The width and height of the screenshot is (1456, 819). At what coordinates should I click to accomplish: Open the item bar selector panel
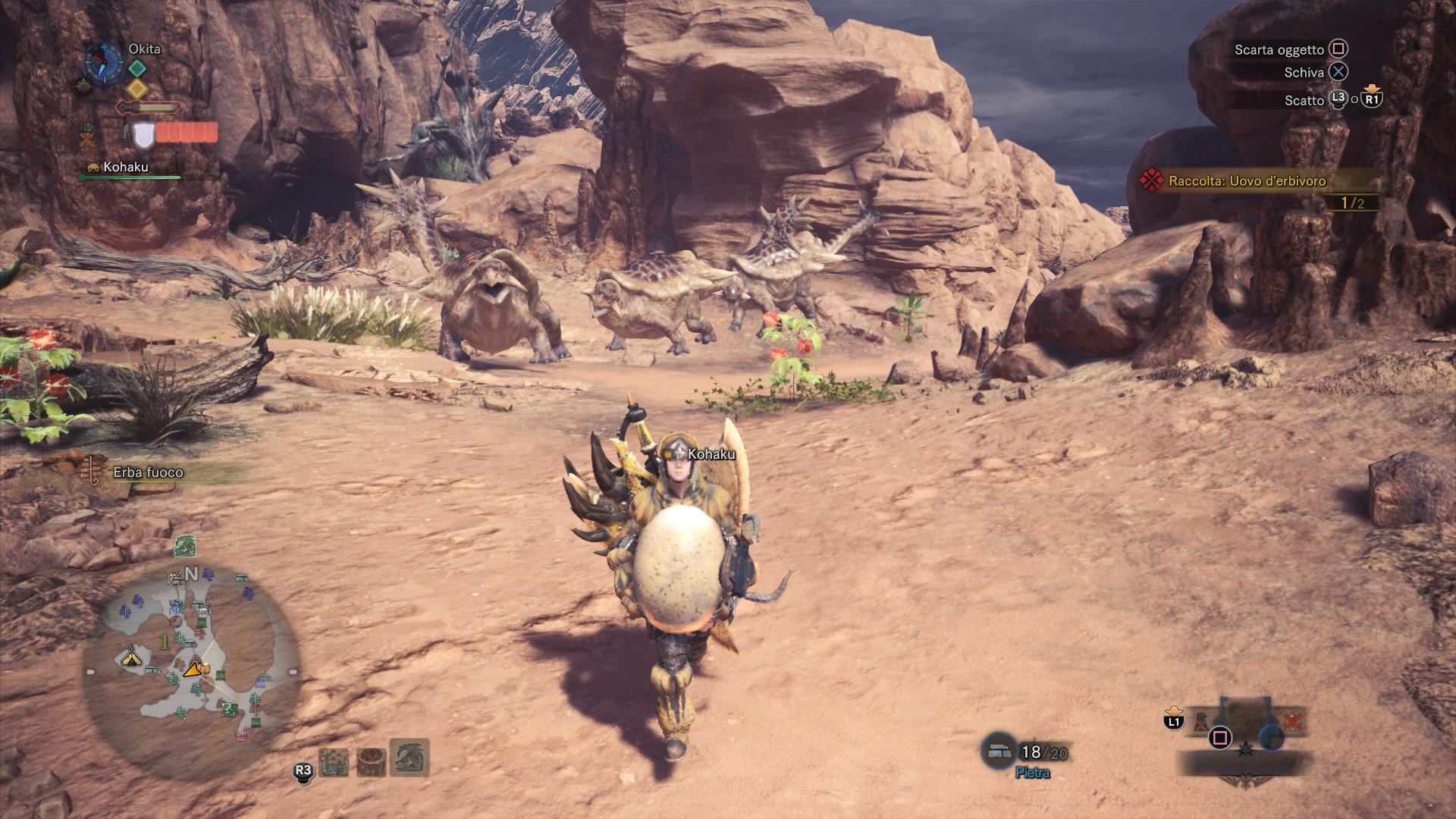(1244, 739)
